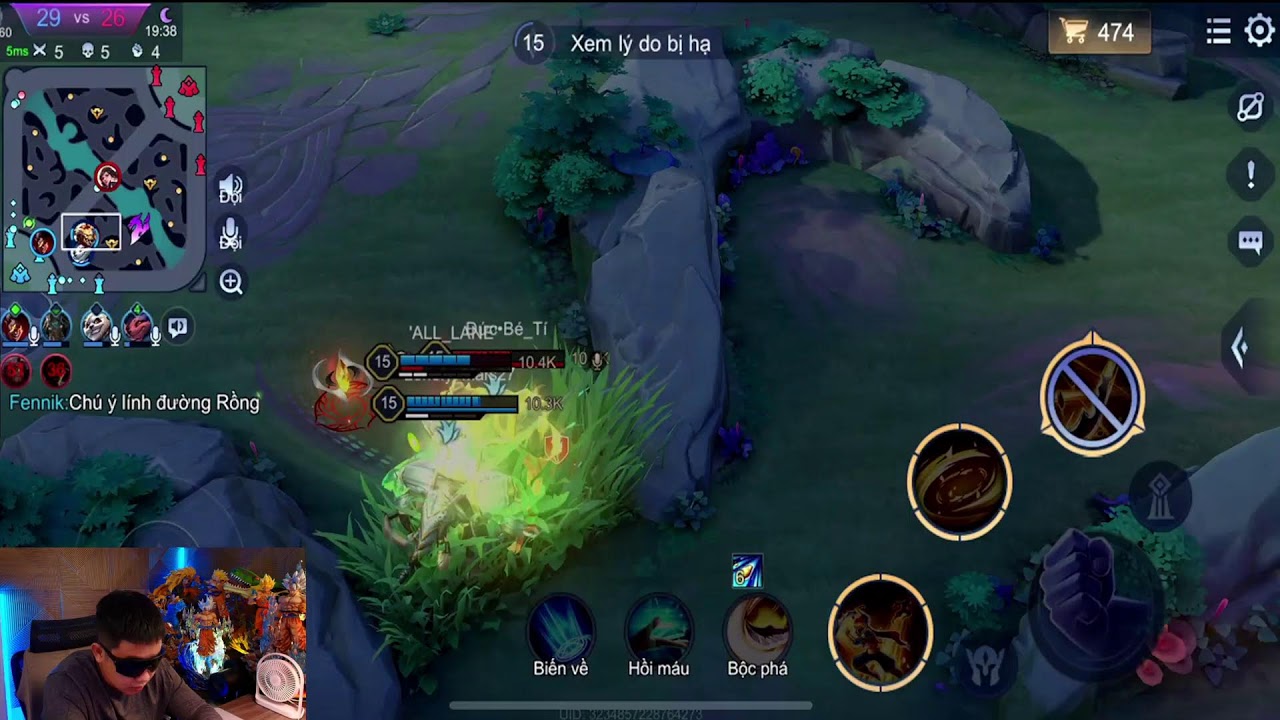Cast the "Bộc phá" summoner spell
Screen dimensions: 1280x720
tap(757, 630)
